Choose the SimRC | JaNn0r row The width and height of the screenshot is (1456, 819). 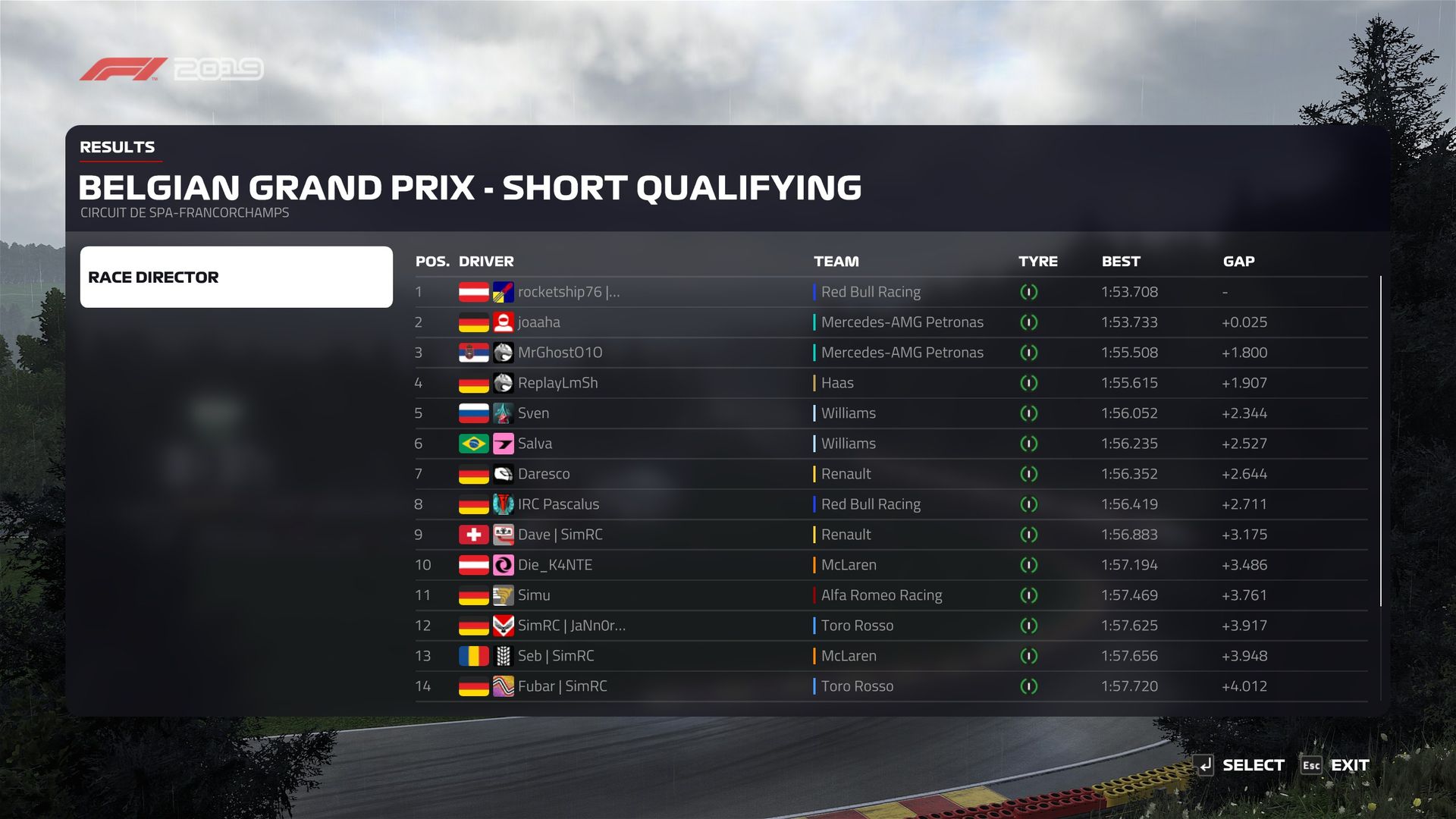pos(571,626)
